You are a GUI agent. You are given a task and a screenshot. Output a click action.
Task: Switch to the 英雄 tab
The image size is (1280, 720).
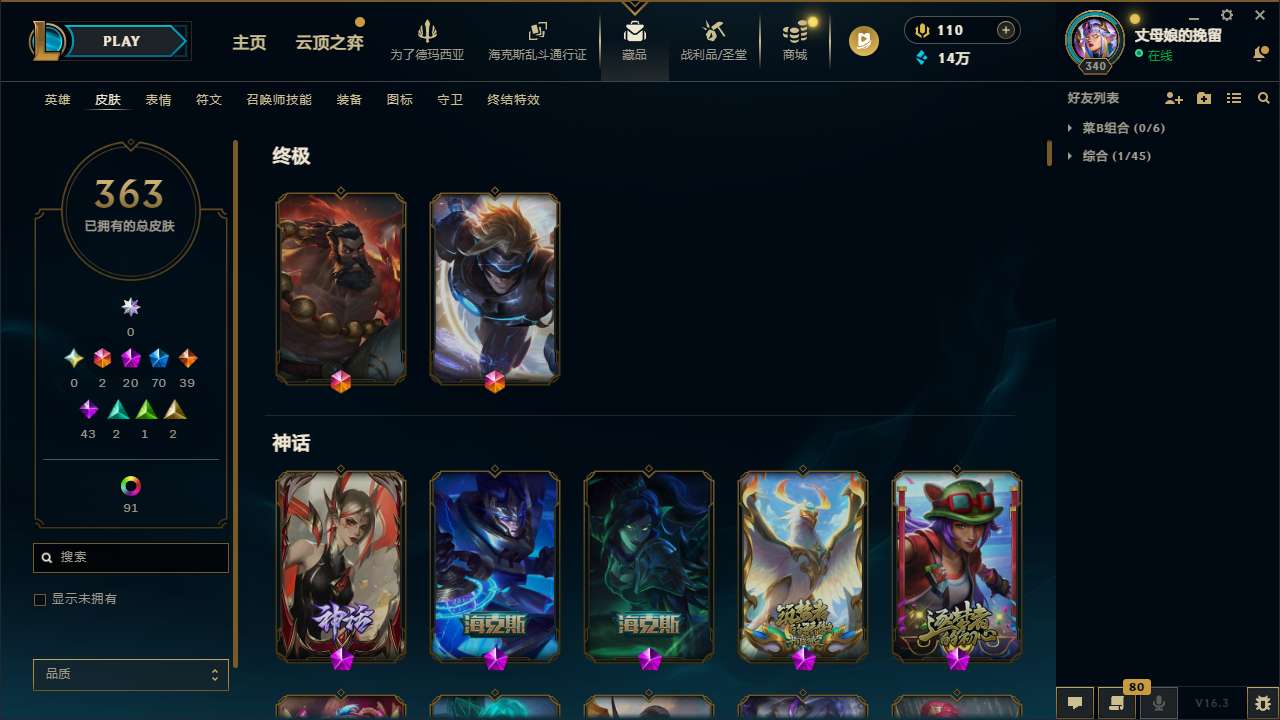57,99
